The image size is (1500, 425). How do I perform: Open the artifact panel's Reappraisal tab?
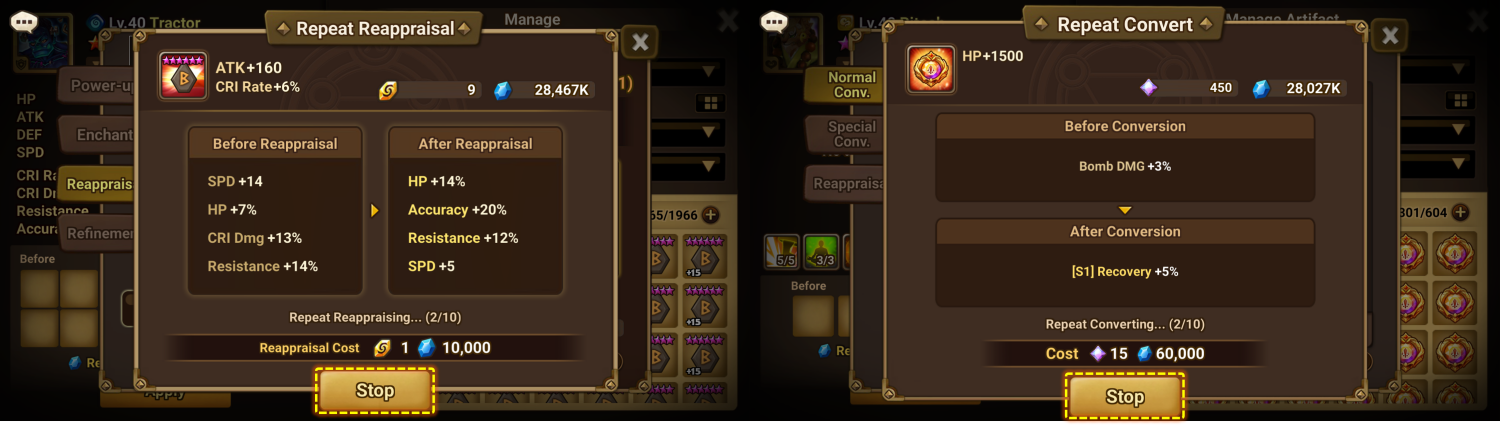click(x=848, y=184)
